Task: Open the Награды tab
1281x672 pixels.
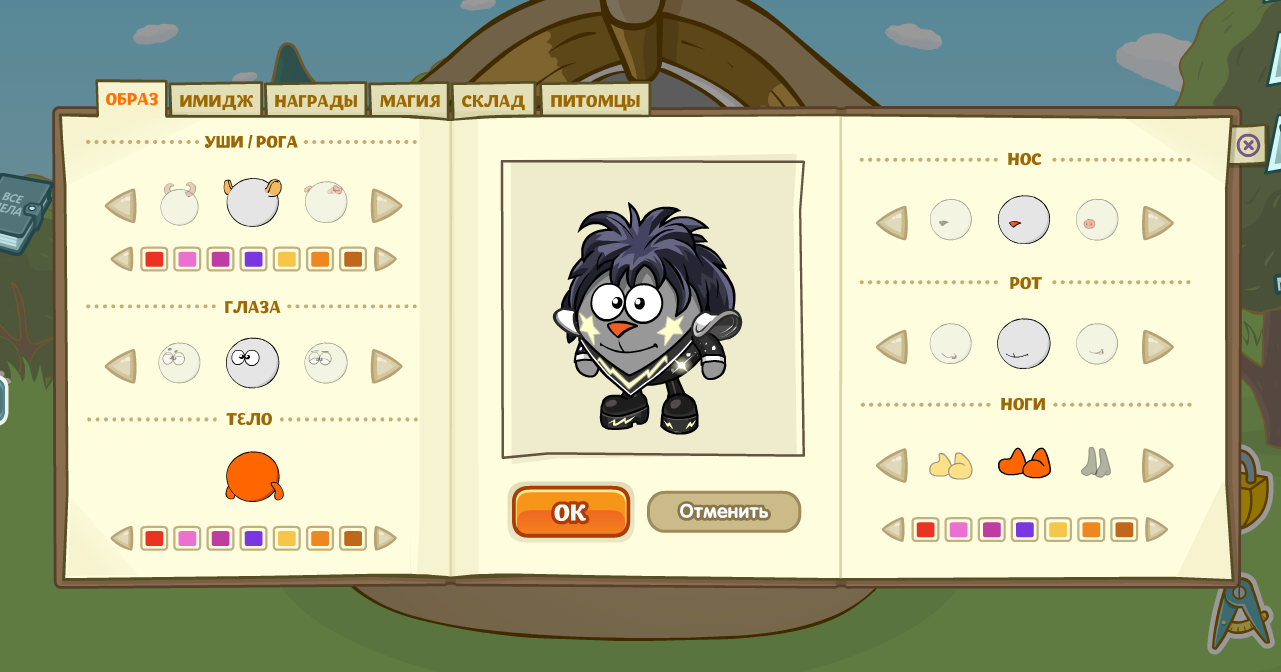Action: click(x=316, y=101)
